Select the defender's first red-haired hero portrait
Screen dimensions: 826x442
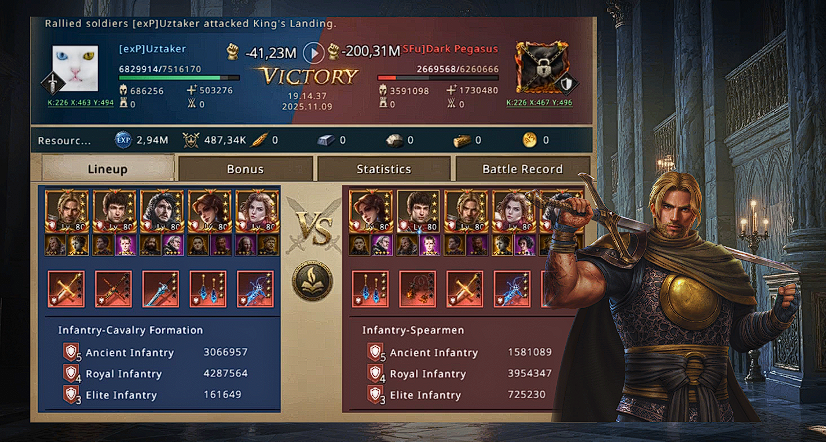tap(370, 211)
